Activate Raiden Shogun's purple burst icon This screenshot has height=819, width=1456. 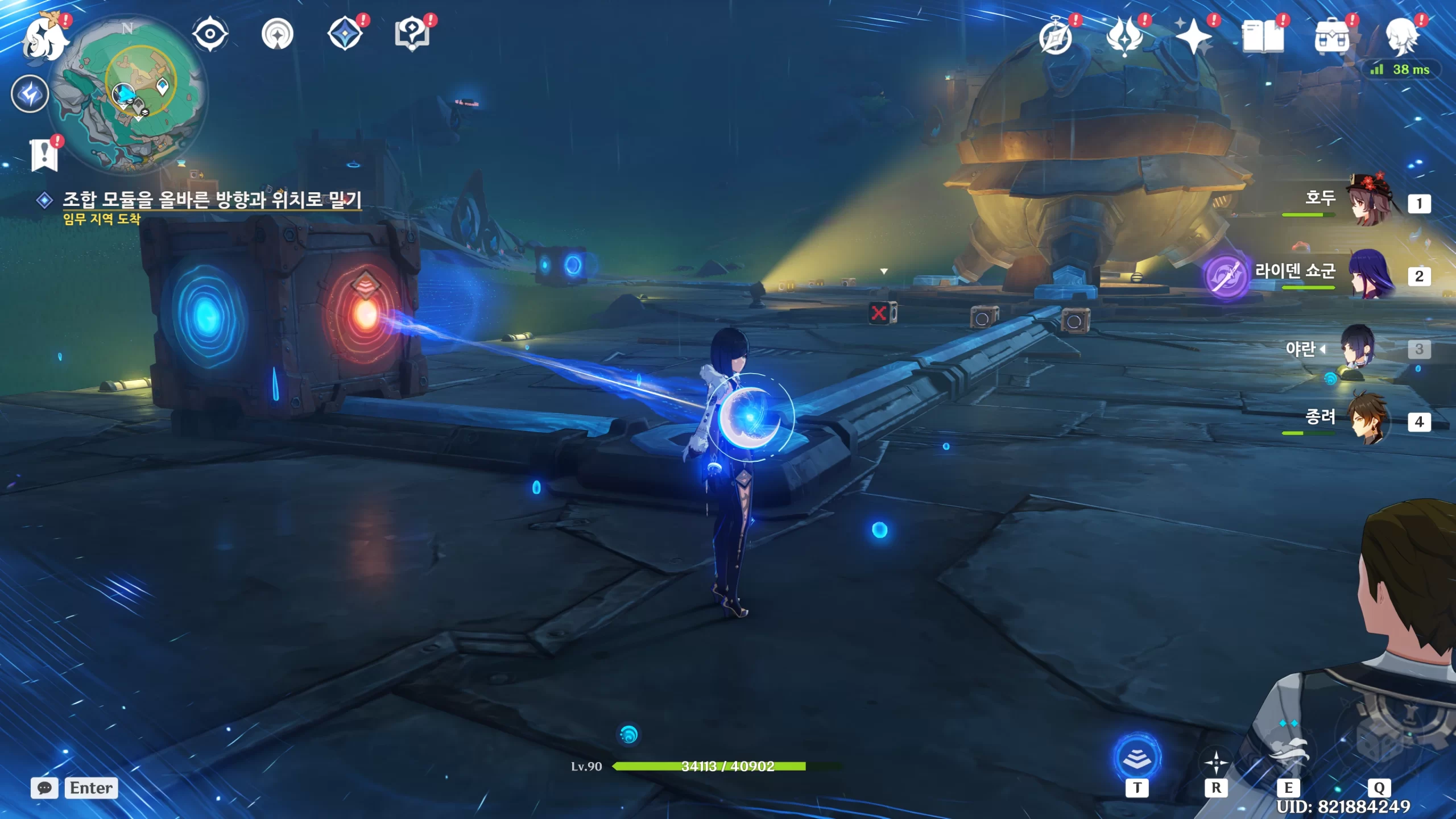pos(1226,276)
